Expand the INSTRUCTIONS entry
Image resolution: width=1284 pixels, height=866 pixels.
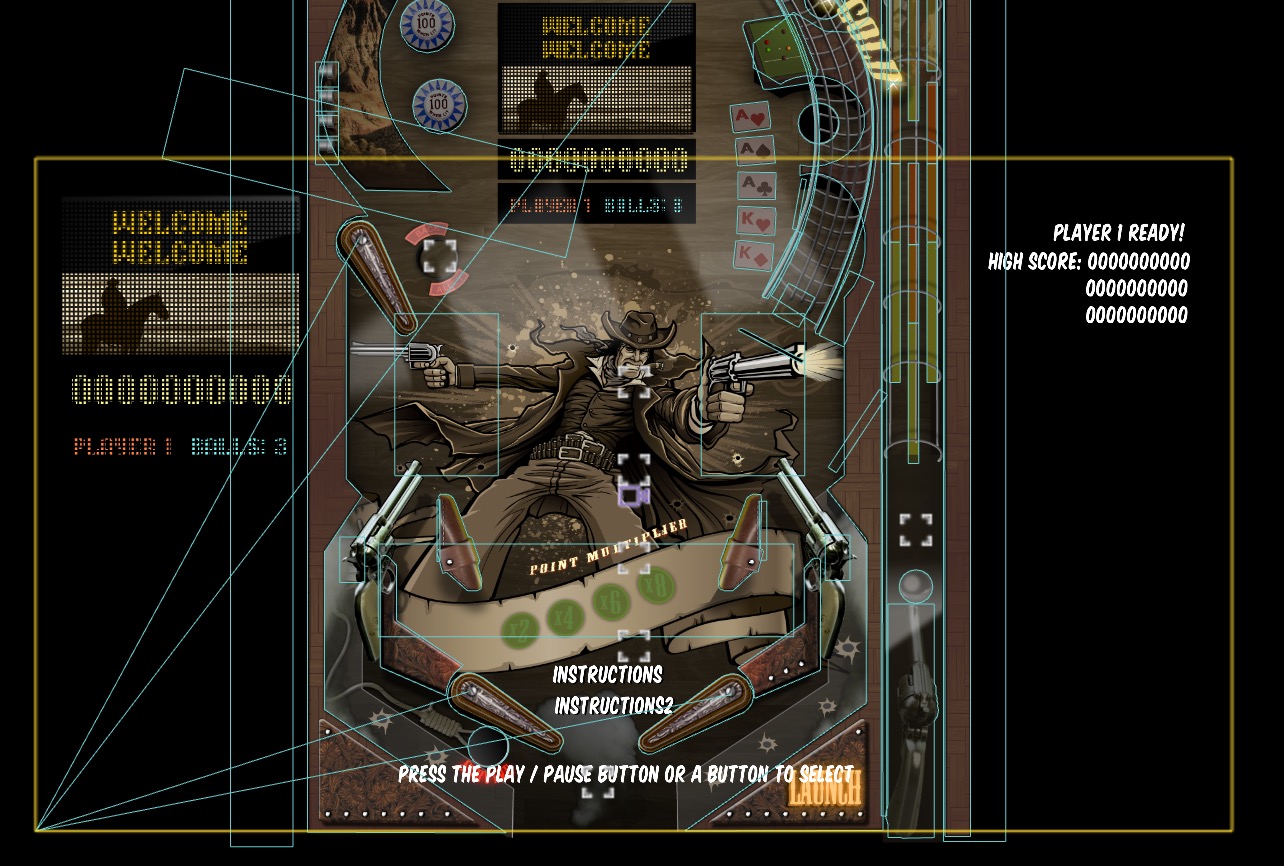(608, 674)
